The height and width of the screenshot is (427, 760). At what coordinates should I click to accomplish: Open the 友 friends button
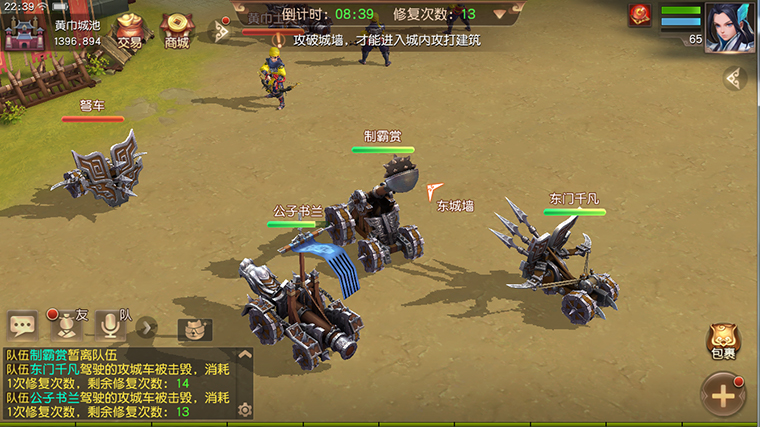point(67,324)
